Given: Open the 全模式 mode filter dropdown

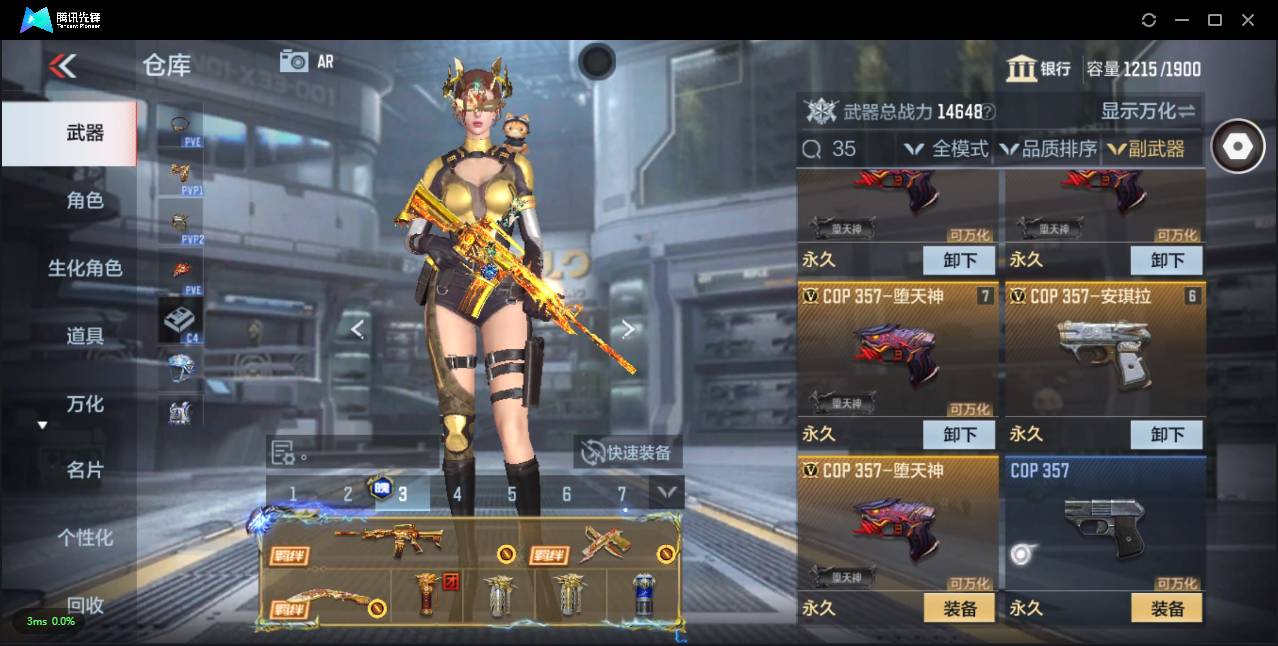Looking at the screenshot, I should [x=946, y=149].
